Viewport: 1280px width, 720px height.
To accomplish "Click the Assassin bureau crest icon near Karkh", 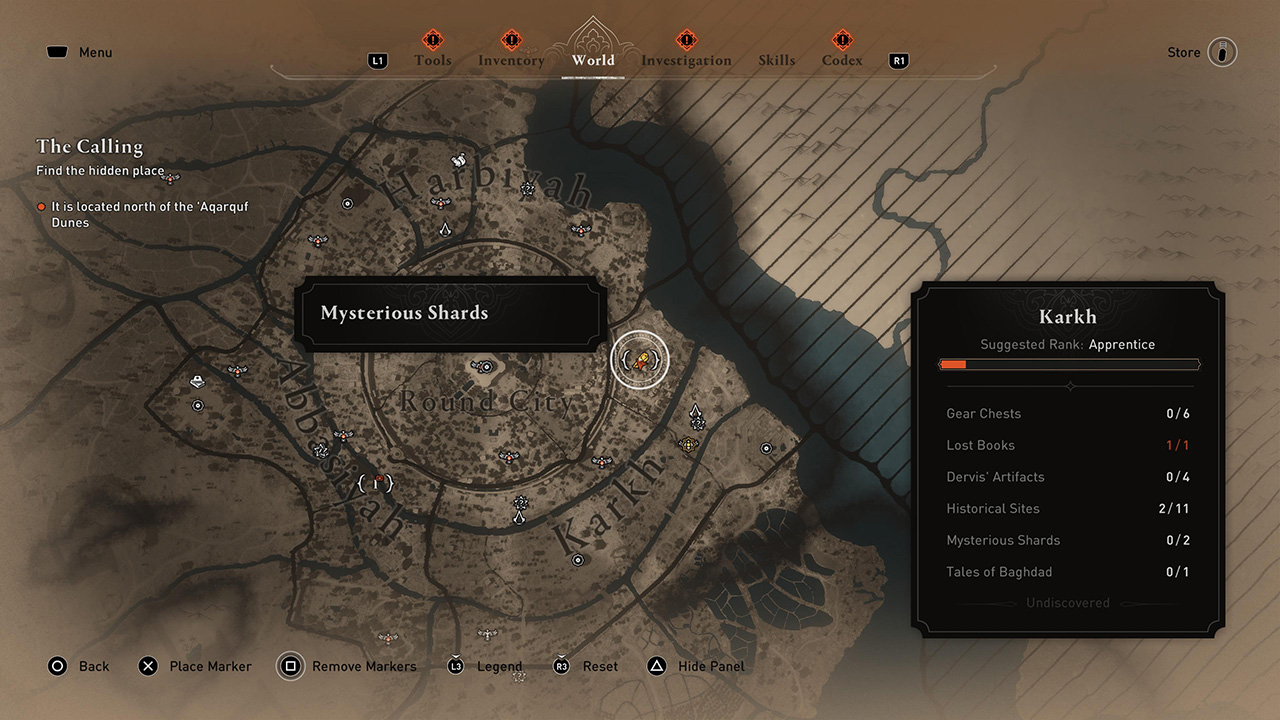I will click(696, 408).
